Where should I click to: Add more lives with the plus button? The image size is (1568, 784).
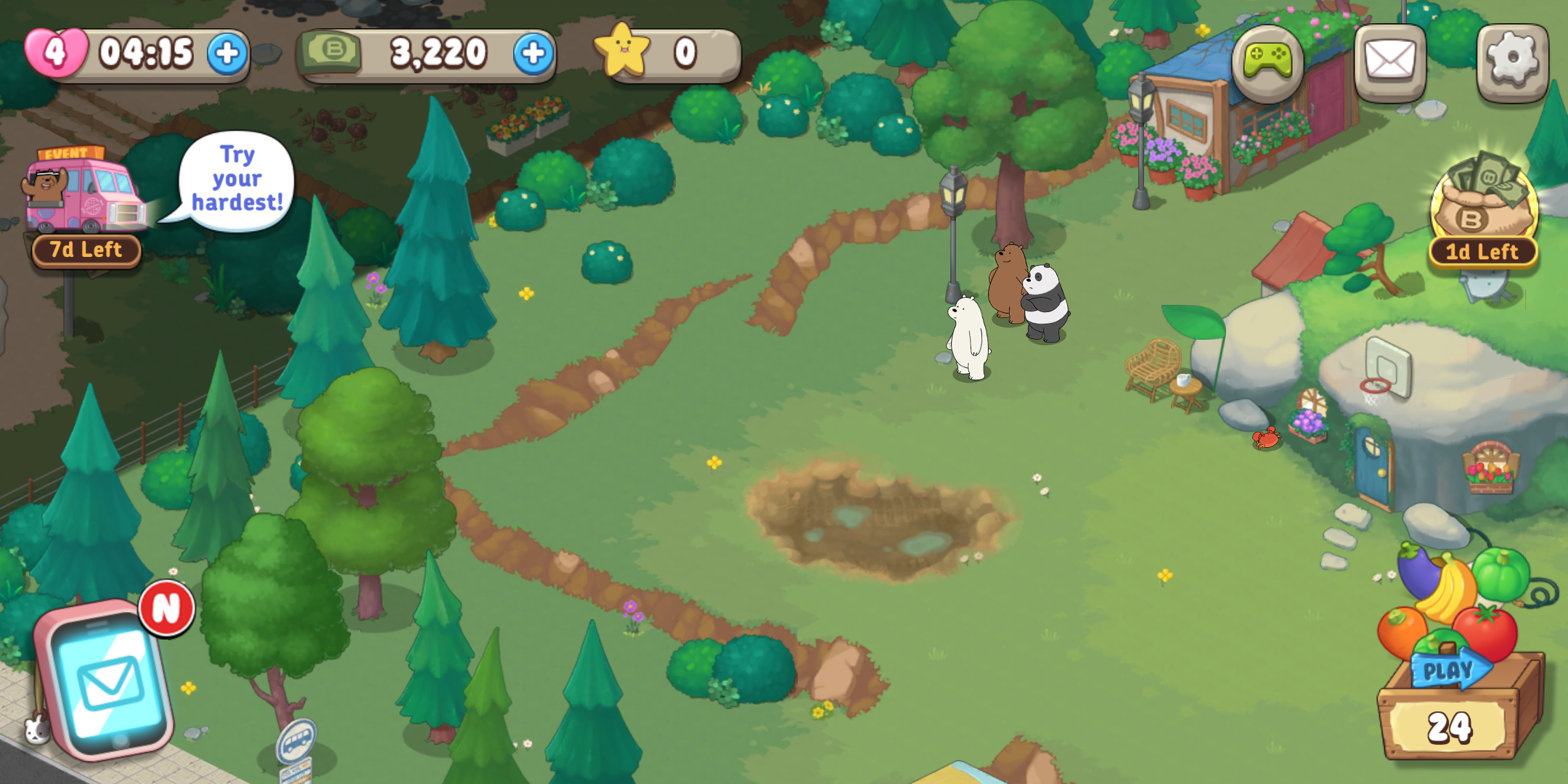pyautogui.click(x=227, y=53)
